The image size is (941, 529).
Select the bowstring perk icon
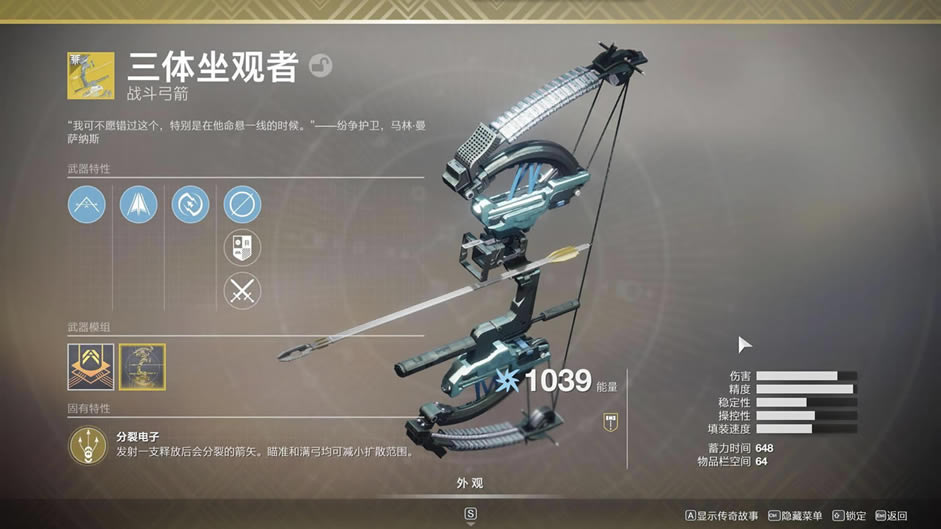tap(87, 205)
